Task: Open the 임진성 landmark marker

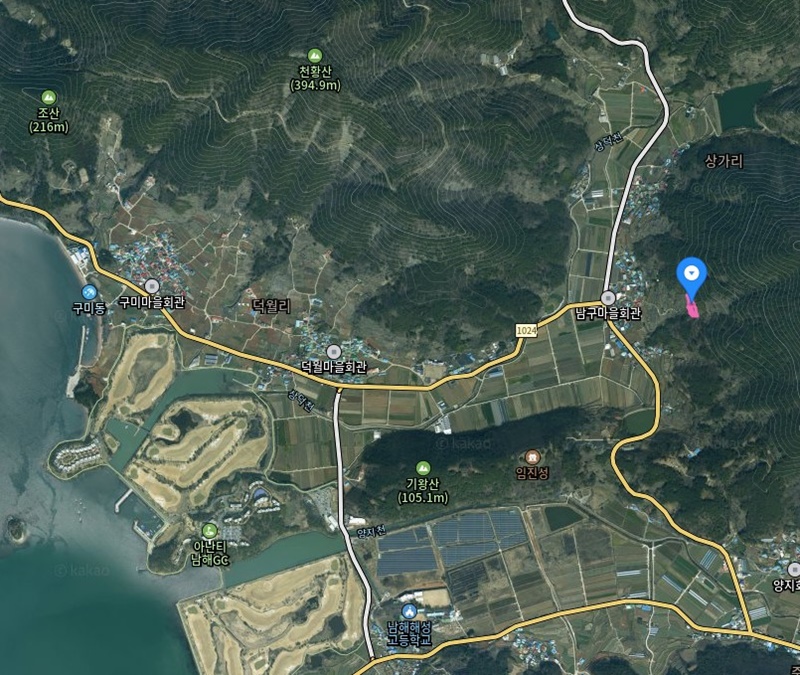Action: coord(531,456)
